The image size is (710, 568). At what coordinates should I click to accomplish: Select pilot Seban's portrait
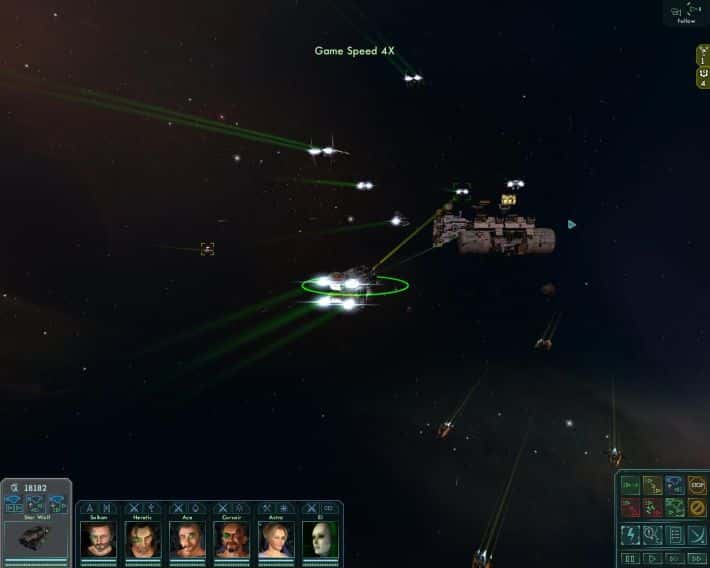98,538
